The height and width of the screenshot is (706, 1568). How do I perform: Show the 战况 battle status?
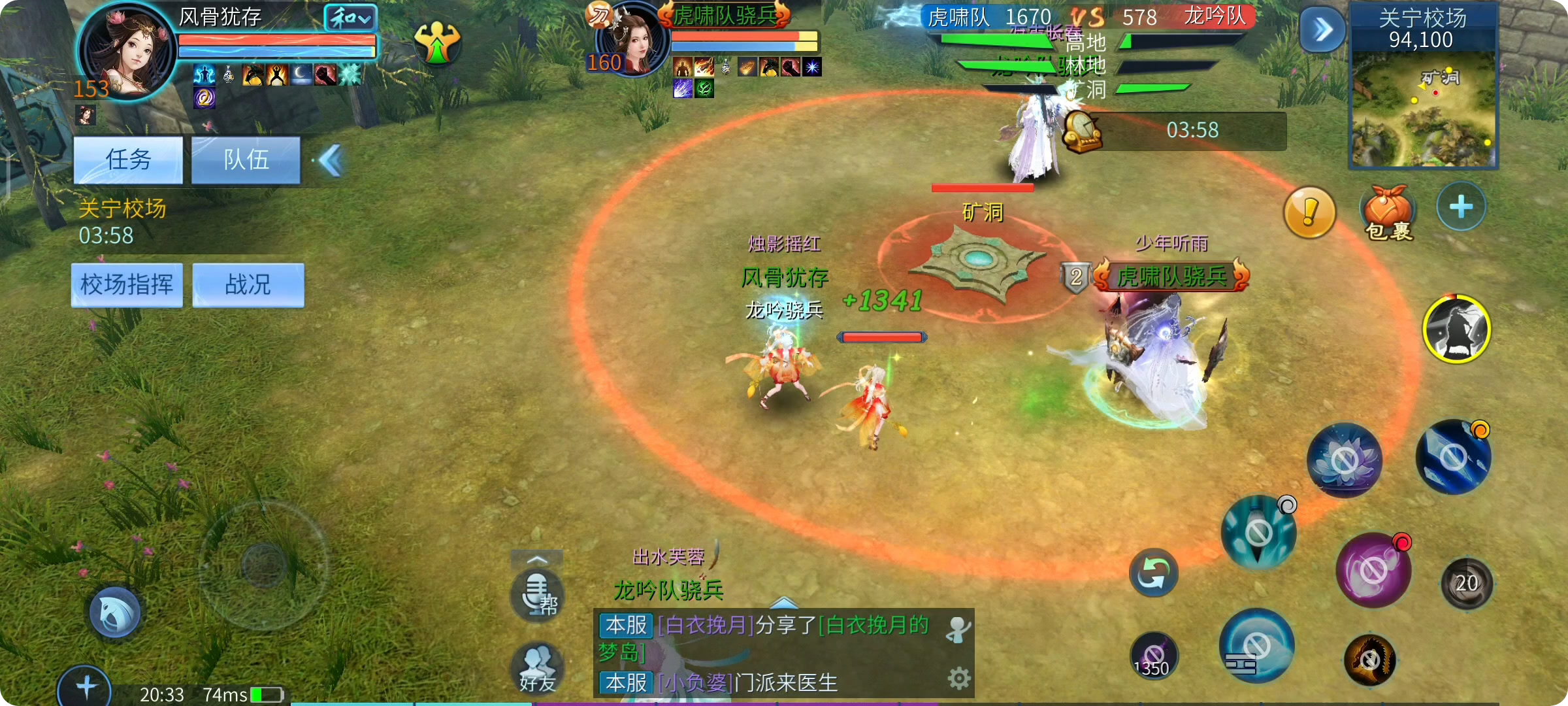(x=248, y=285)
